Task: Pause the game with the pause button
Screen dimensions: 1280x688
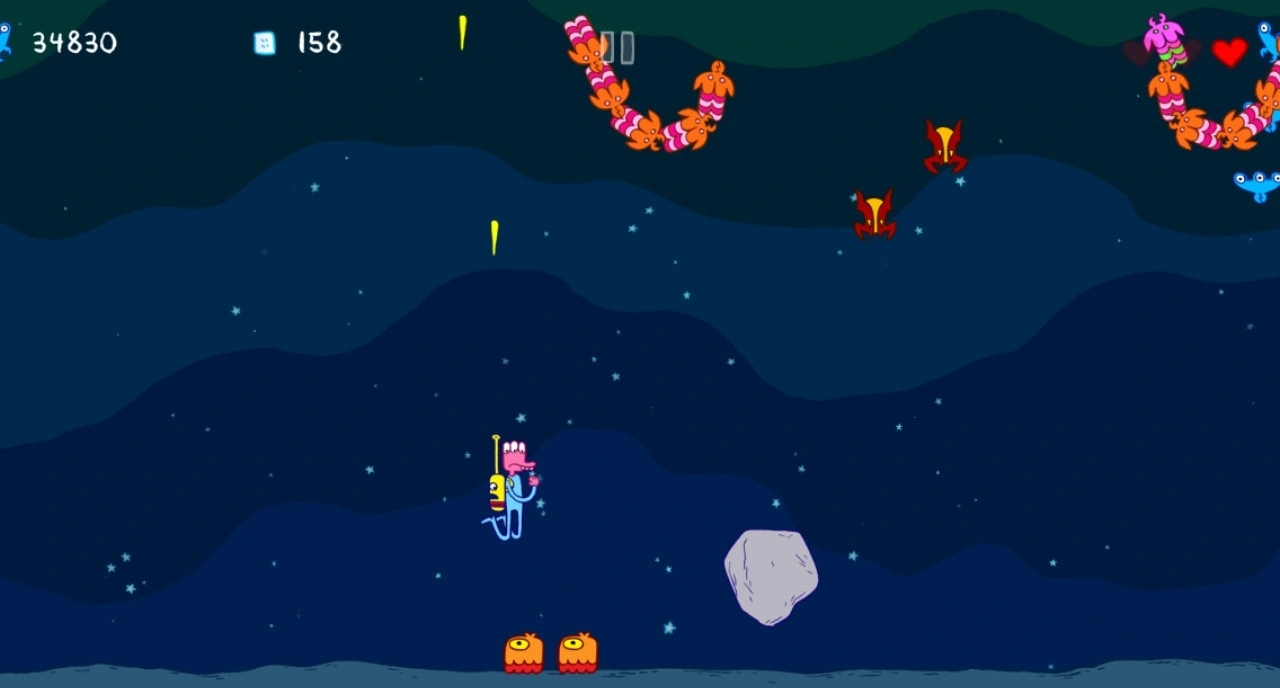Action: (617, 47)
